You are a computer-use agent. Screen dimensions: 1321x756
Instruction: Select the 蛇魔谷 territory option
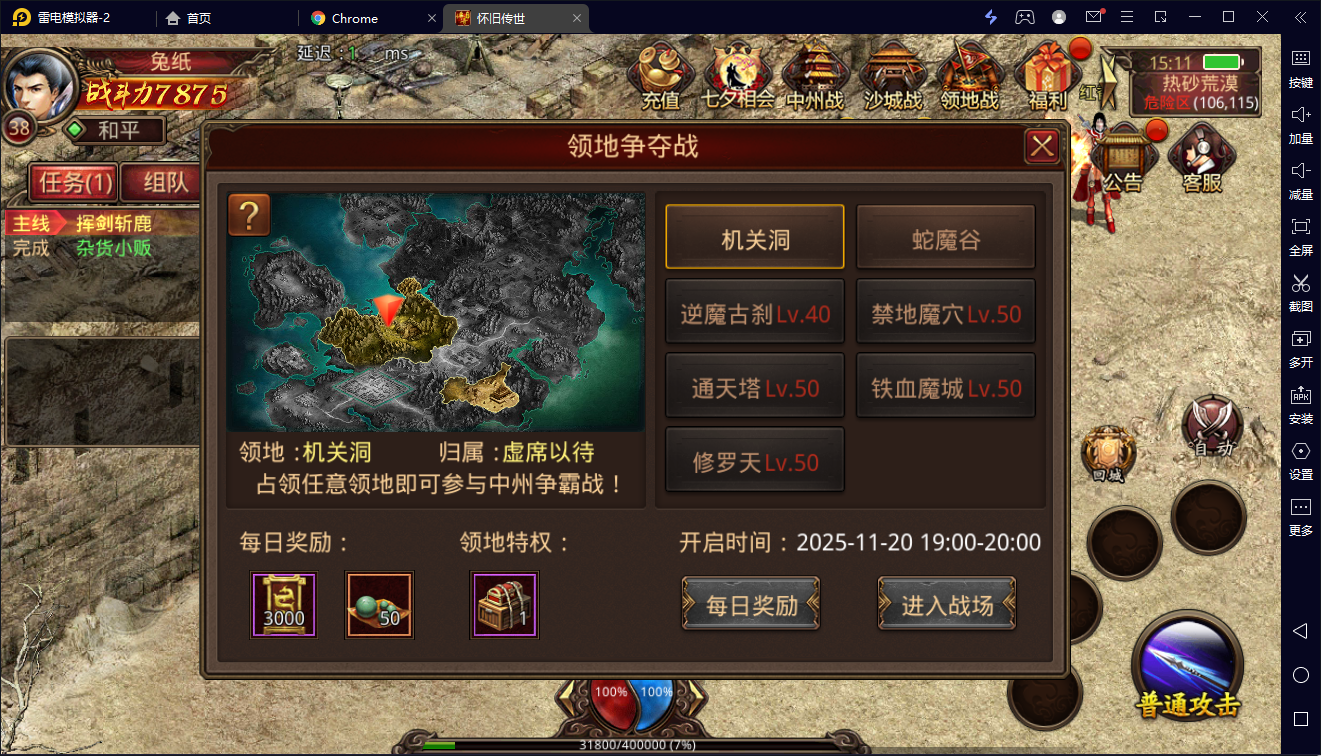(x=944, y=236)
